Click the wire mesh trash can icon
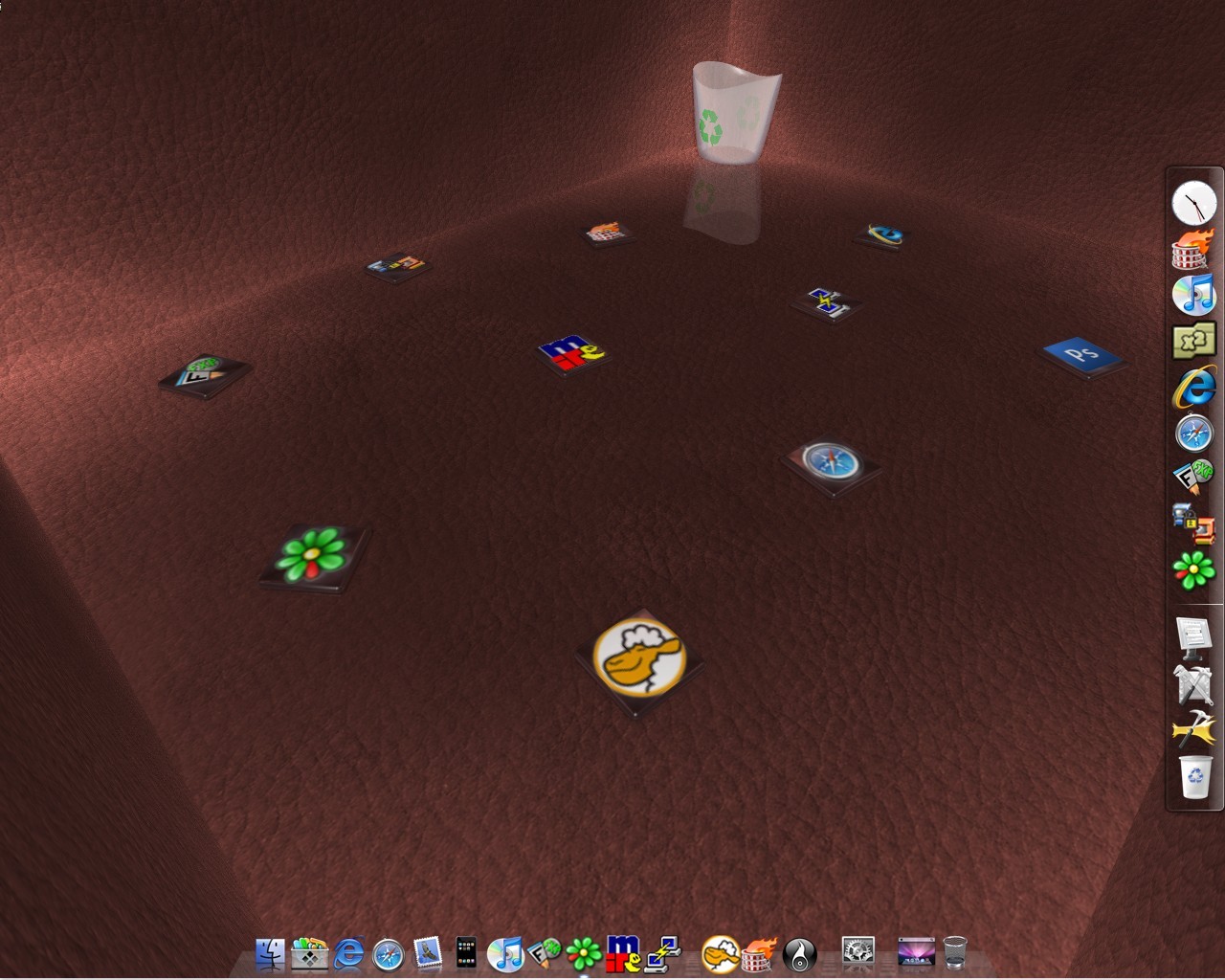Screen dimensions: 1225x980 pos(955,952)
